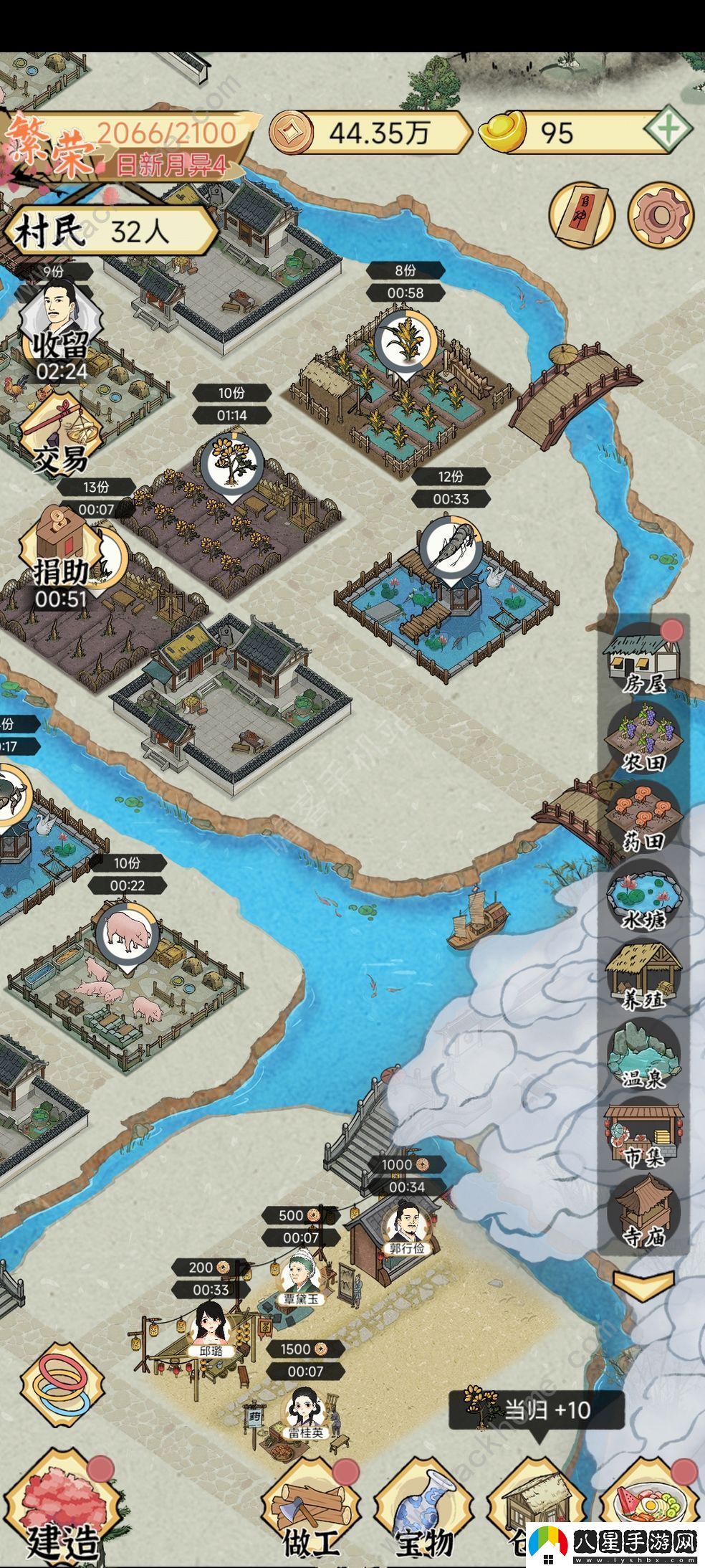Open the gear settings menu

[661, 214]
